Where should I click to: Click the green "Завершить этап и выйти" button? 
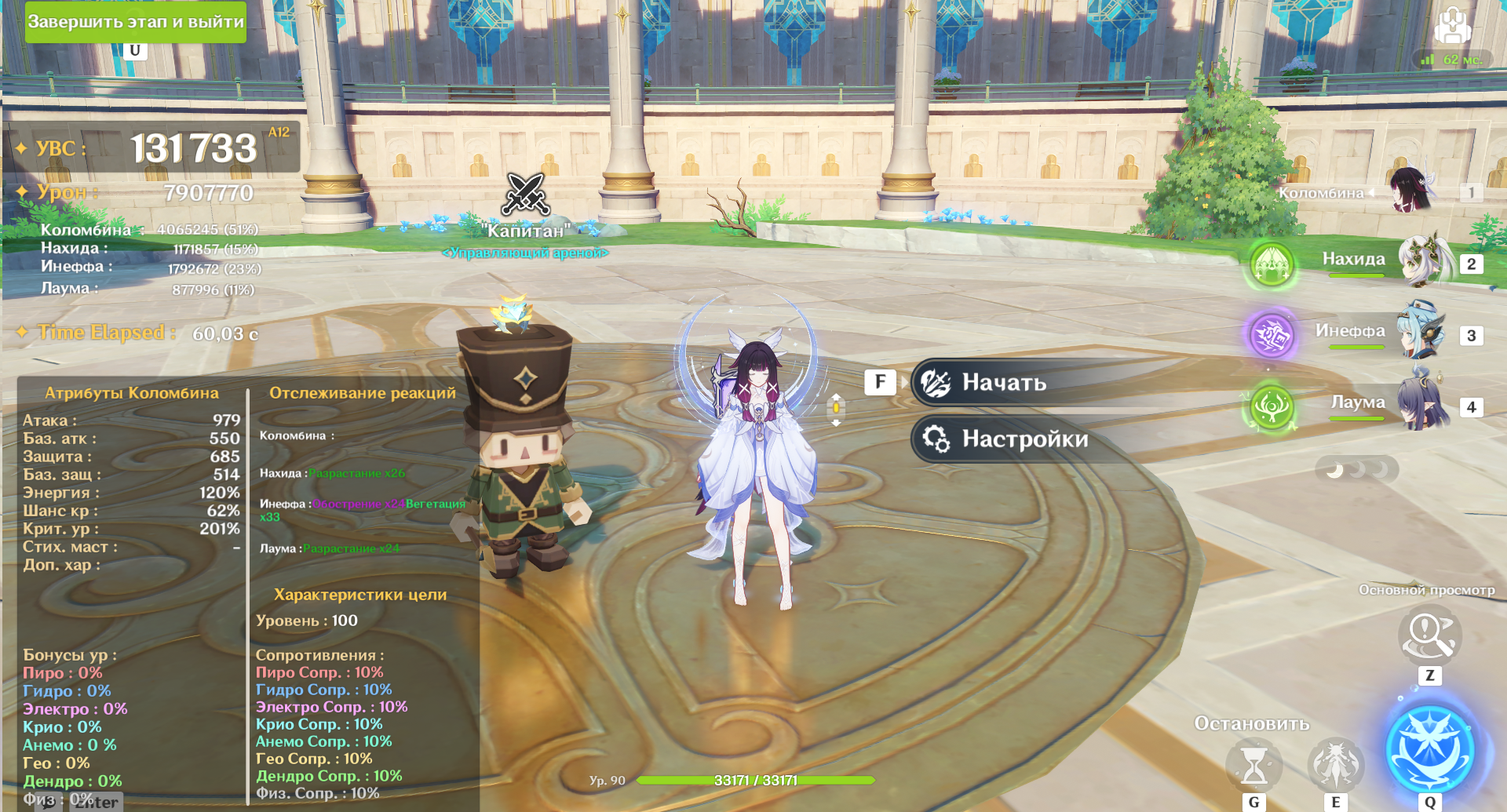click(x=136, y=22)
